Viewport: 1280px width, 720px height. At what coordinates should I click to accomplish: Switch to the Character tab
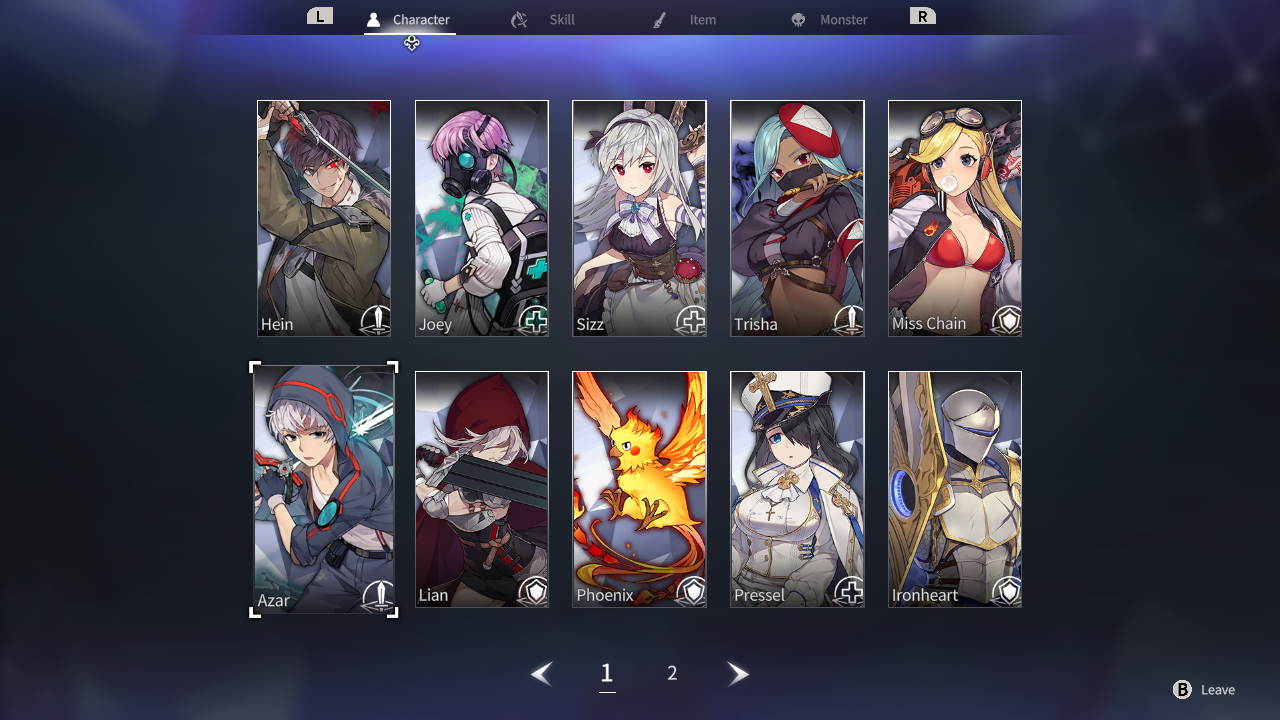(x=410, y=20)
